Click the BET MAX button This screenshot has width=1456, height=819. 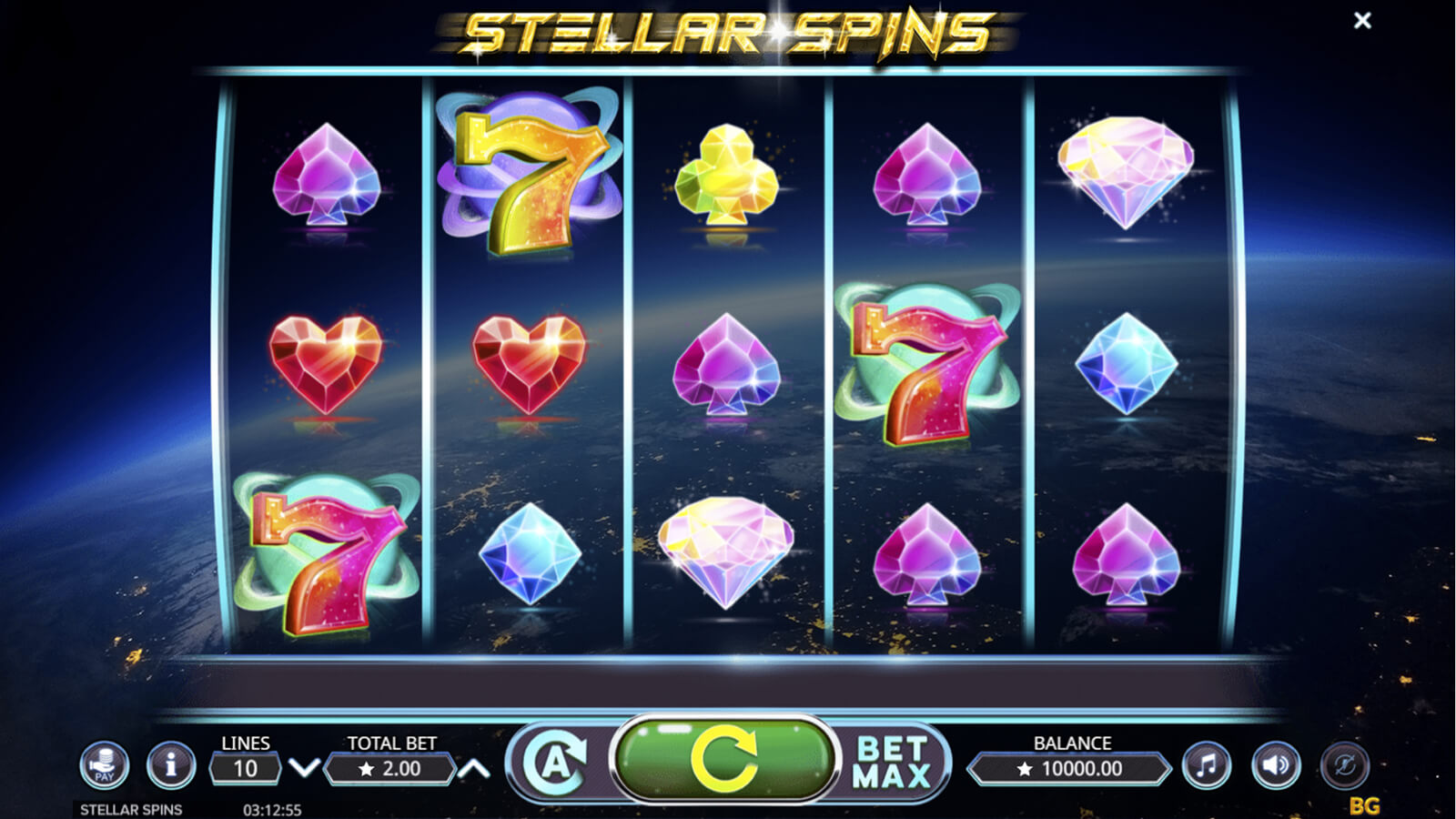tap(892, 763)
